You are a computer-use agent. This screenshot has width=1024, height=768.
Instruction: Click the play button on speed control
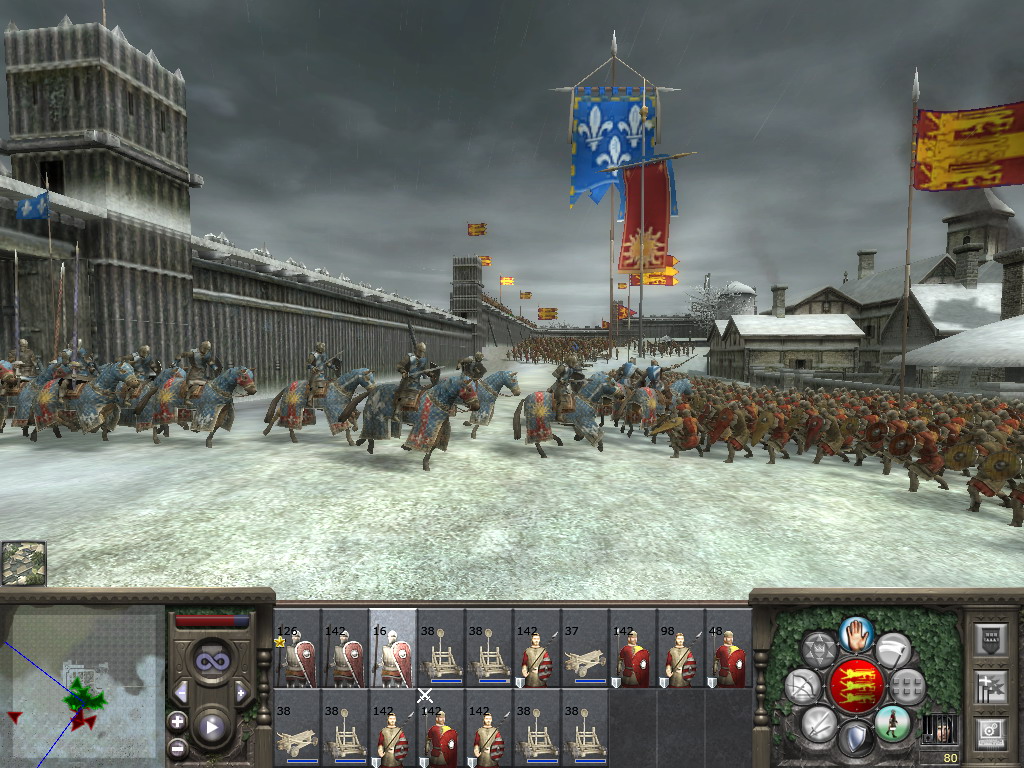click(x=211, y=727)
